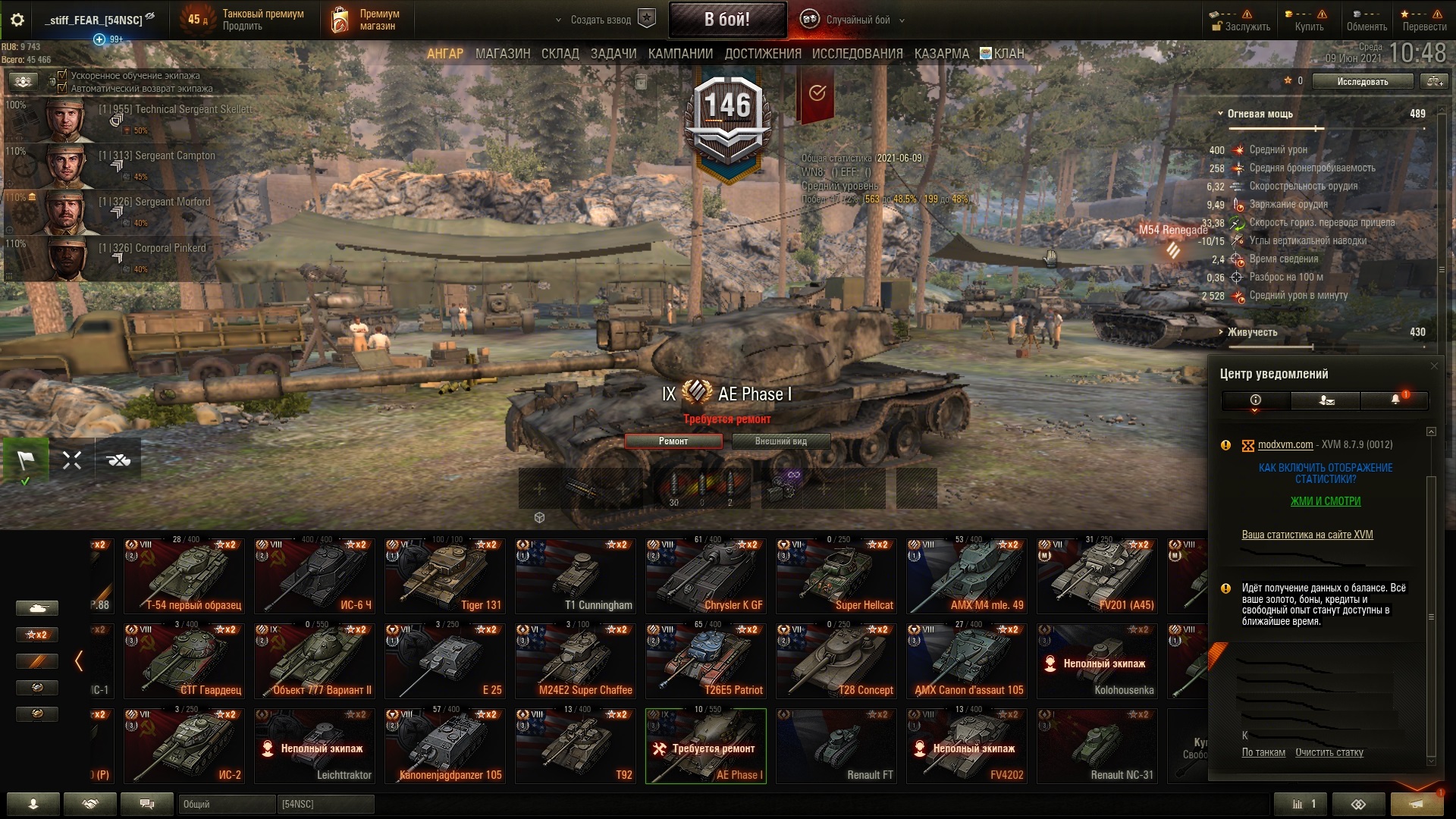1456x819 pixels.
Task: Select the ИС-6 Ч tank card
Action: (x=314, y=576)
